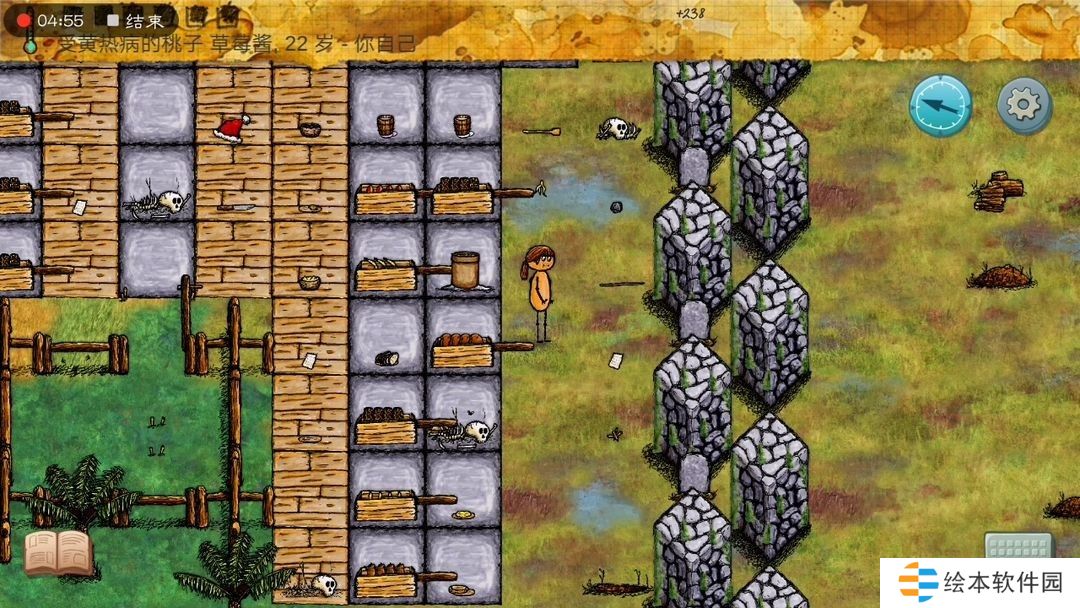
Task: Open the settings gear menu
Action: 1024,105
